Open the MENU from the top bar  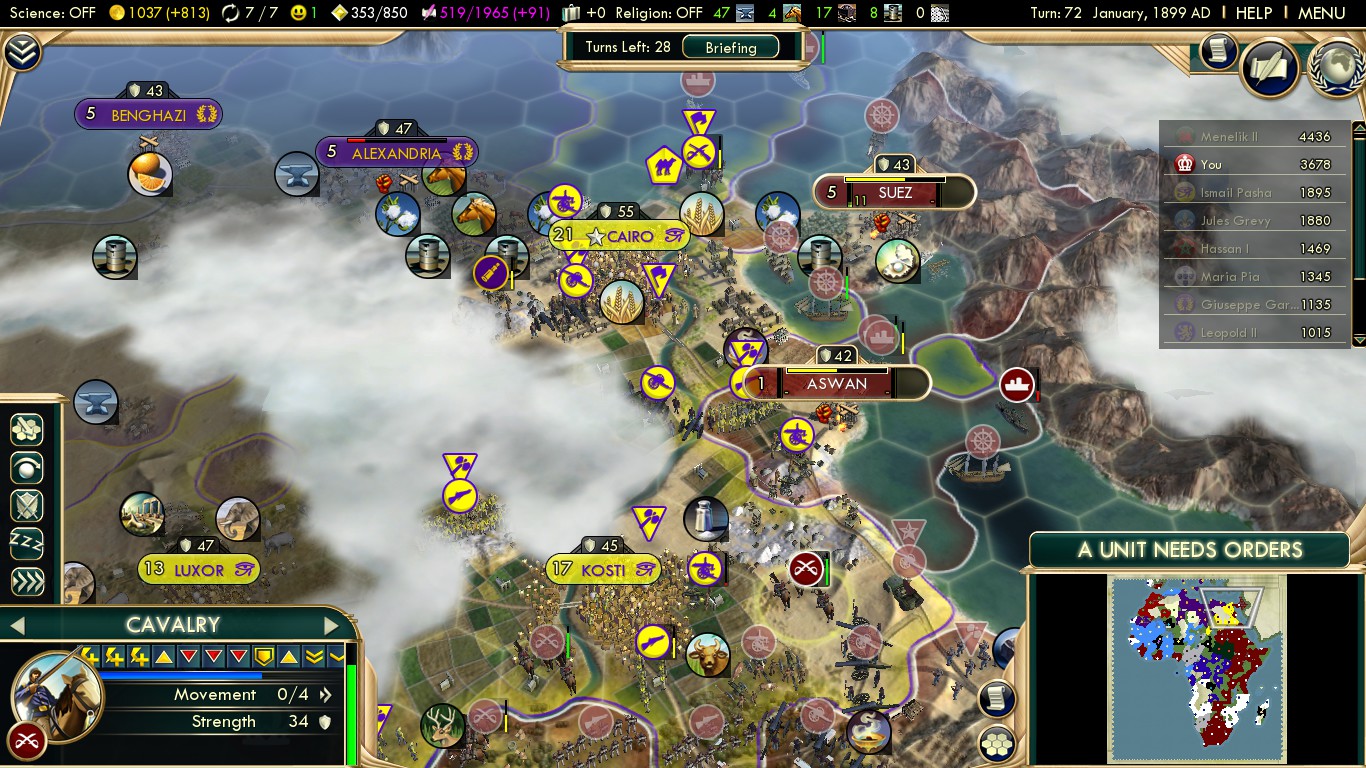point(1321,13)
